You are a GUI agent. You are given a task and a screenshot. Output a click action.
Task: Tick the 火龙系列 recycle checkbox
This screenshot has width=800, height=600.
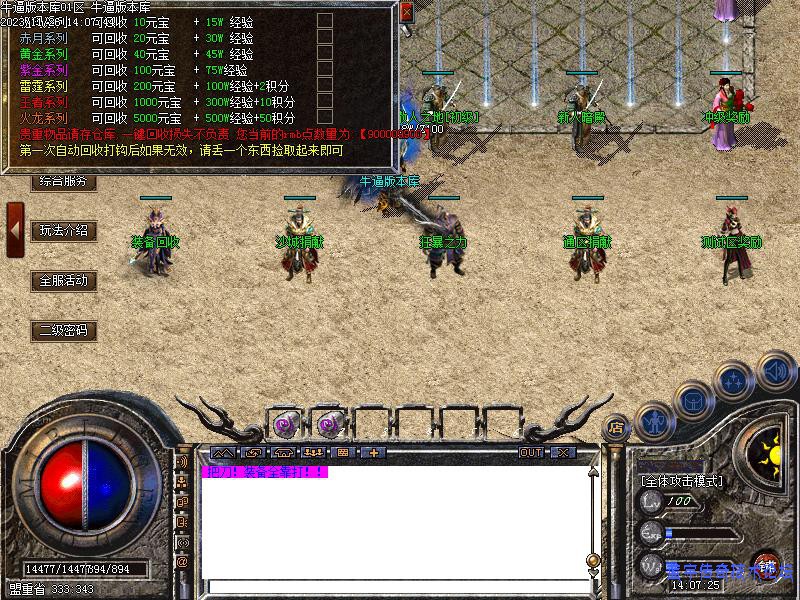tap(325, 118)
